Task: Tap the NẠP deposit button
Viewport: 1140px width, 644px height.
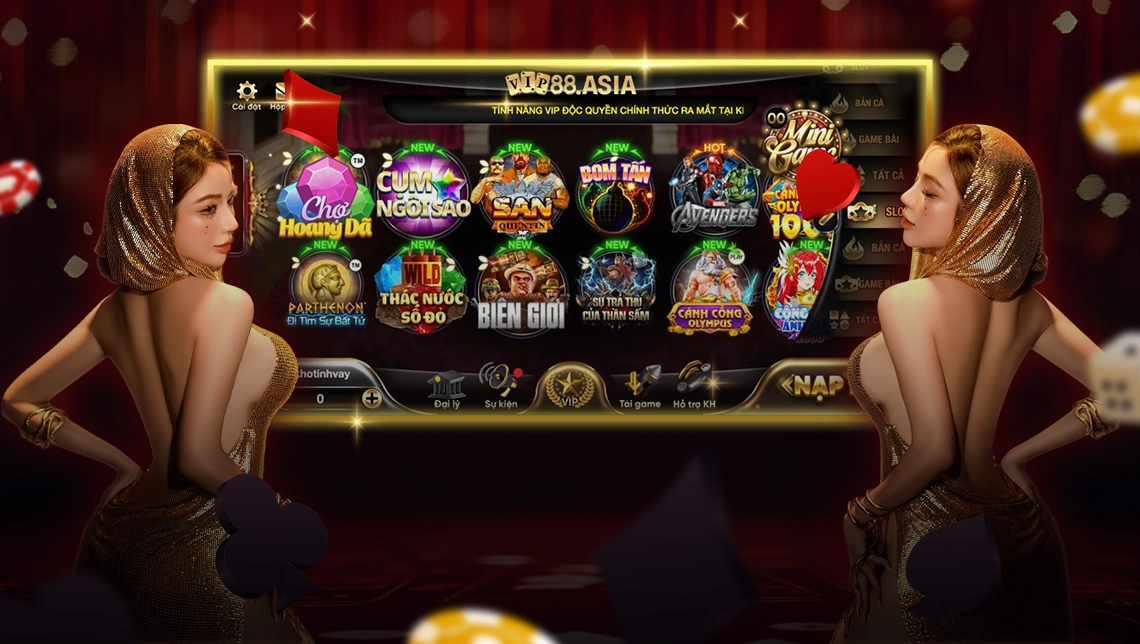Action: tap(812, 386)
